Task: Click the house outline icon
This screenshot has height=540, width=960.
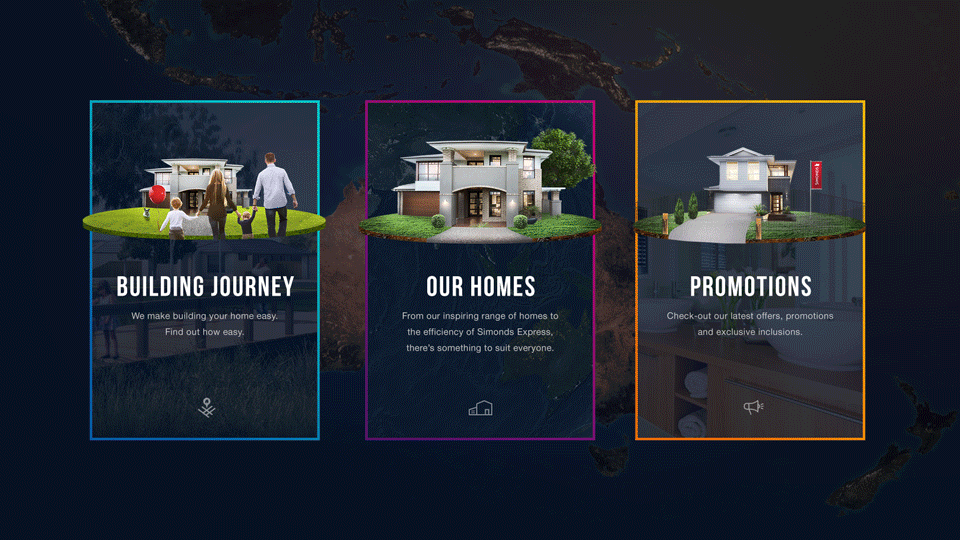Action: pos(481,408)
